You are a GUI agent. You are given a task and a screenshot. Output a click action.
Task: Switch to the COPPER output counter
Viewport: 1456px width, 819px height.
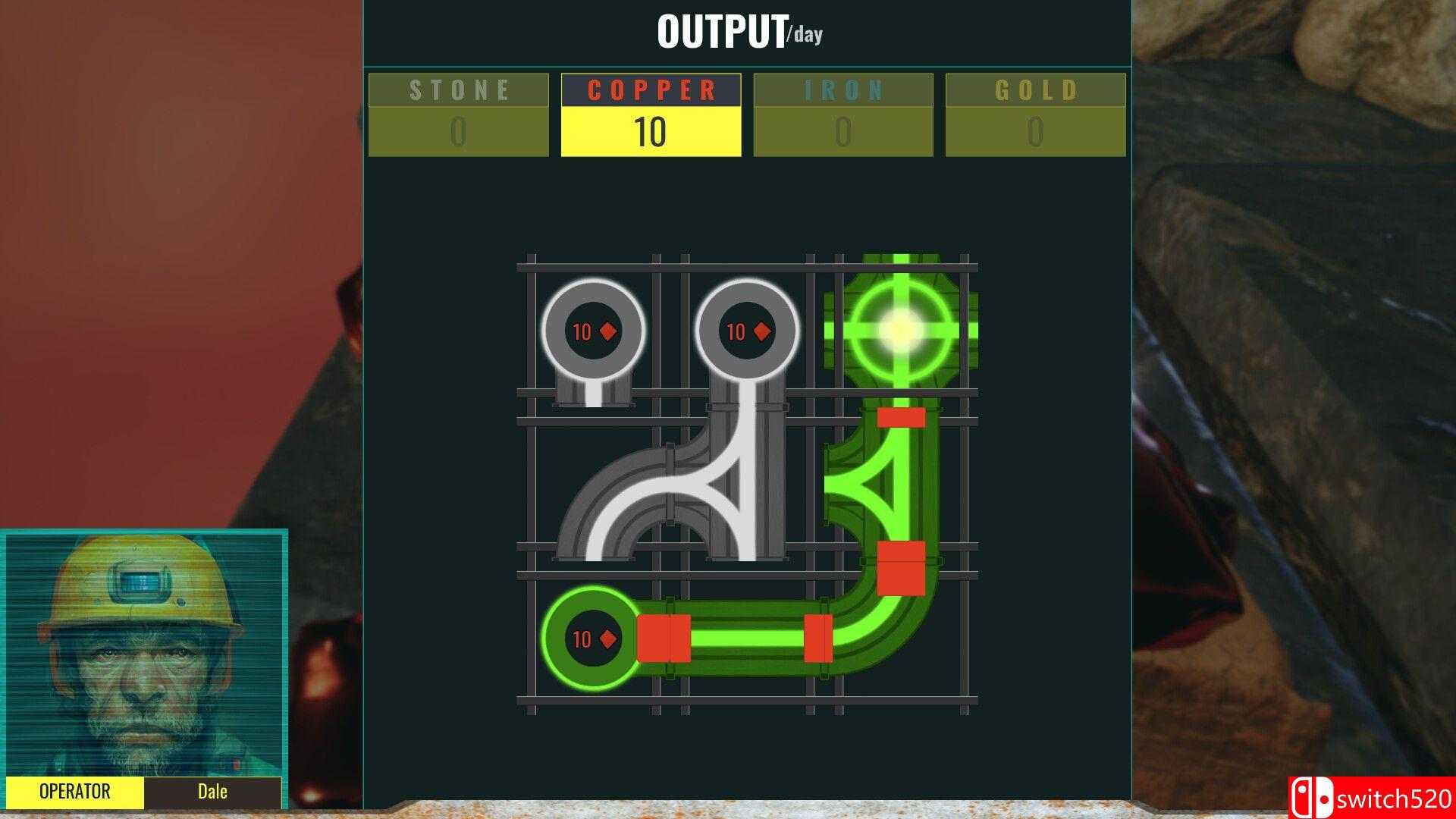click(x=651, y=91)
